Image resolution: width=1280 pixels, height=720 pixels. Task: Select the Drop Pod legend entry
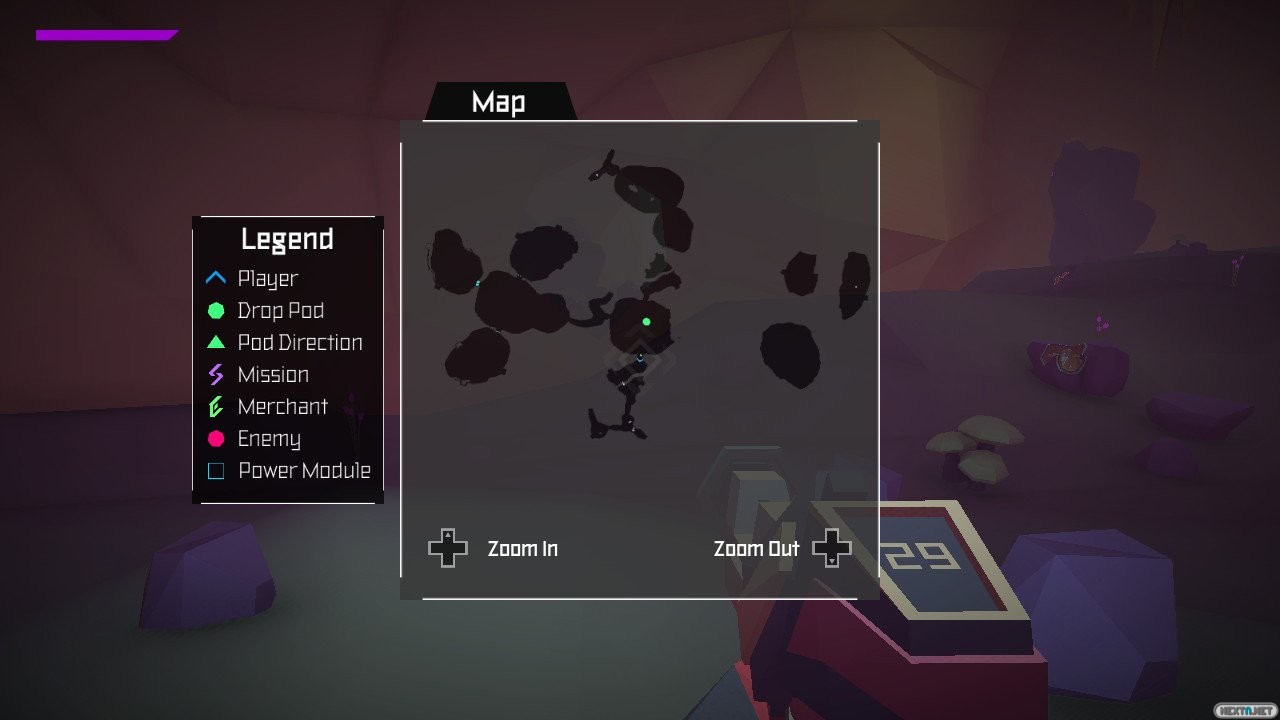point(280,311)
